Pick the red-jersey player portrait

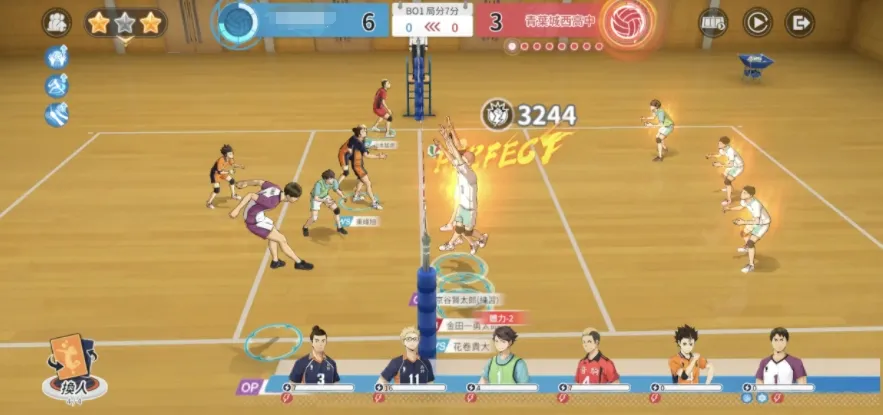596,357
